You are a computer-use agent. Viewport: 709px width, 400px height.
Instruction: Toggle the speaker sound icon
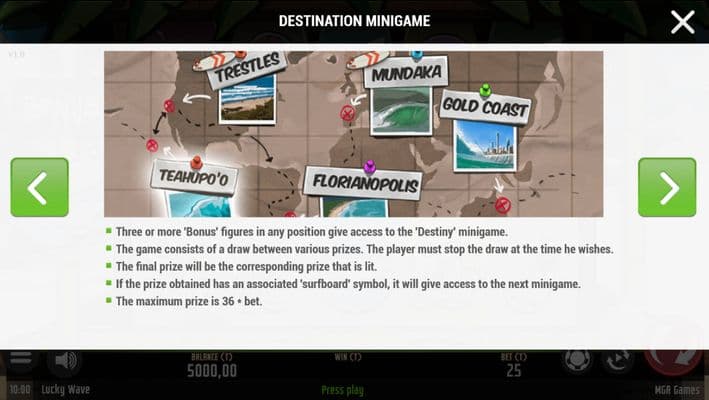(x=66, y=360)
